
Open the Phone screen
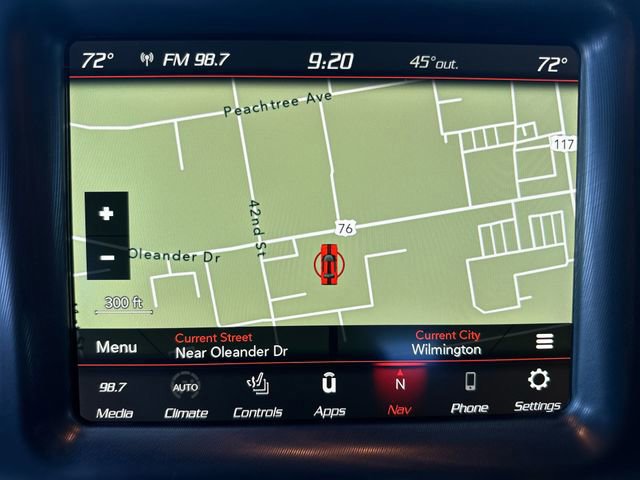coord(469,391)
